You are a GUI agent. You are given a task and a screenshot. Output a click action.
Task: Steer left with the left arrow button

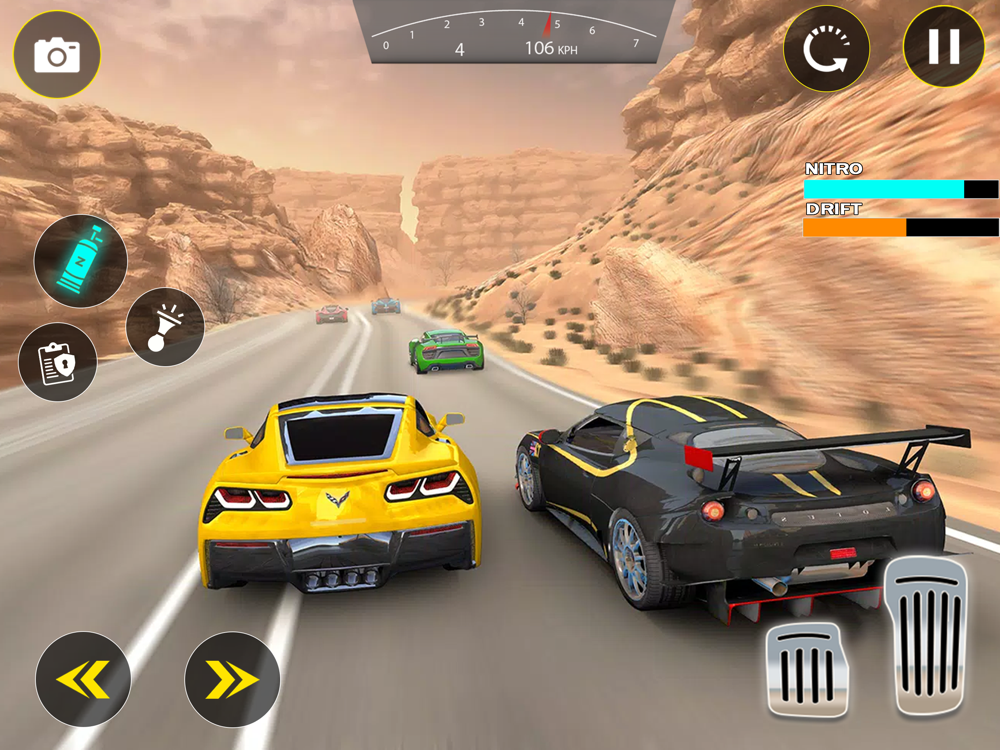[x=83, y=679]
